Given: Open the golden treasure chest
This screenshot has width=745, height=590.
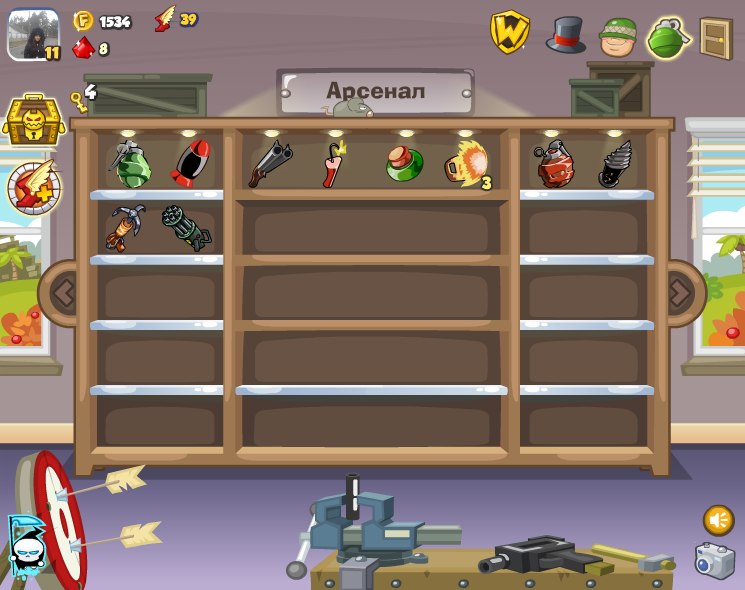Looking at the screenshot, I should (x=34, y=121).
